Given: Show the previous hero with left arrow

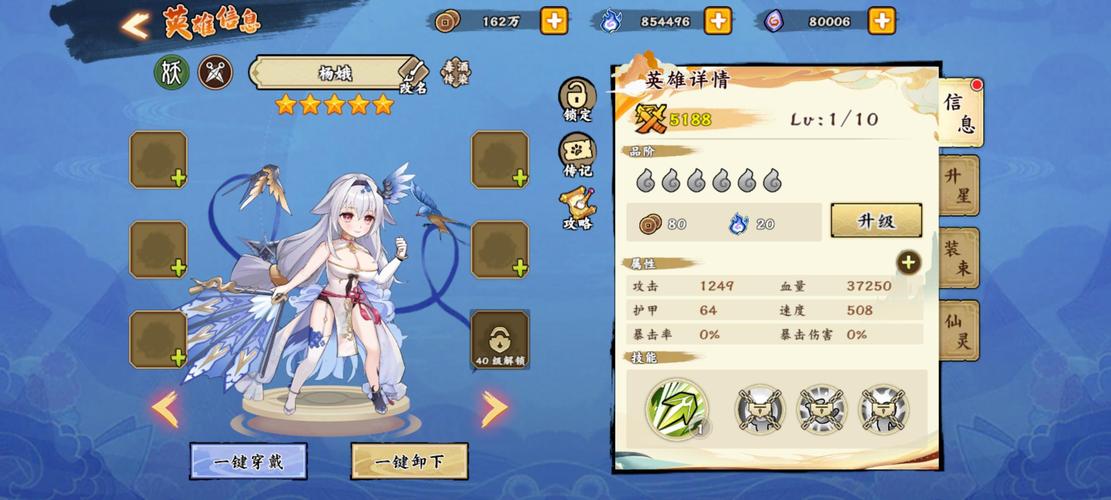Looking at the screenshot, I should pos(165,408).
